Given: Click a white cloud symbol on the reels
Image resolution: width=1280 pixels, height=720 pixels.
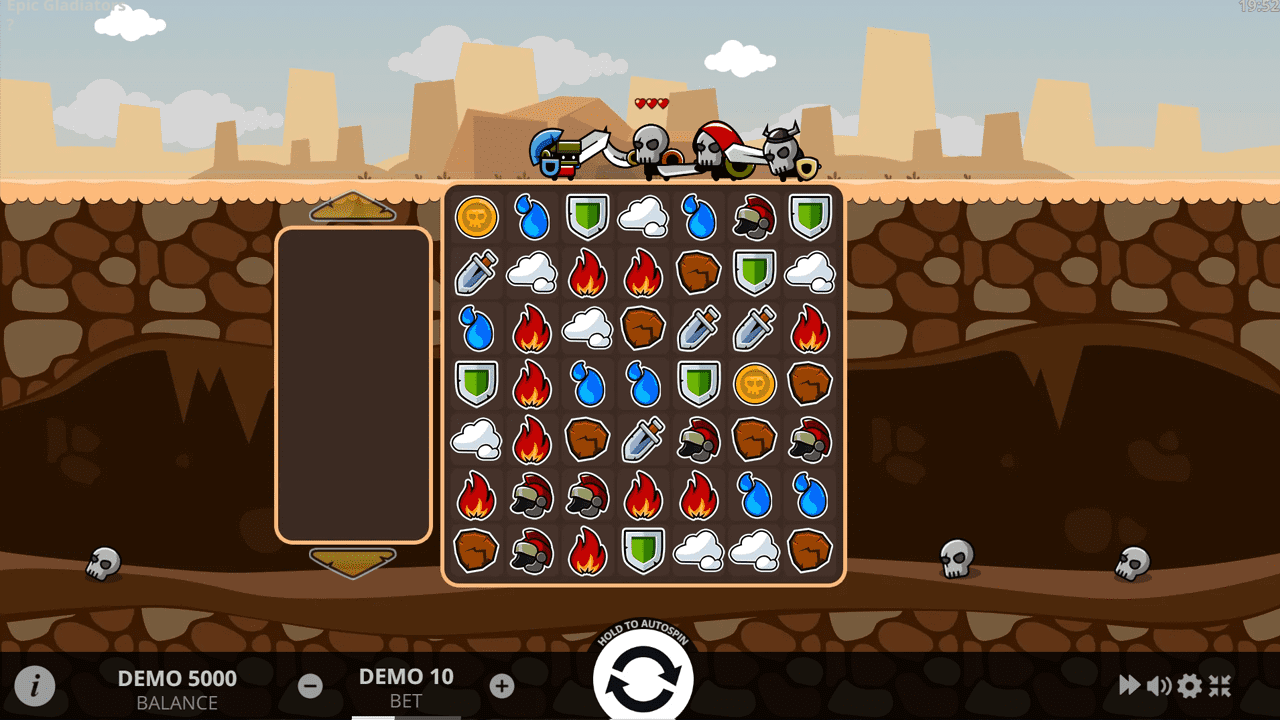Looking at the screenshot, I should (x=643, y=217).
